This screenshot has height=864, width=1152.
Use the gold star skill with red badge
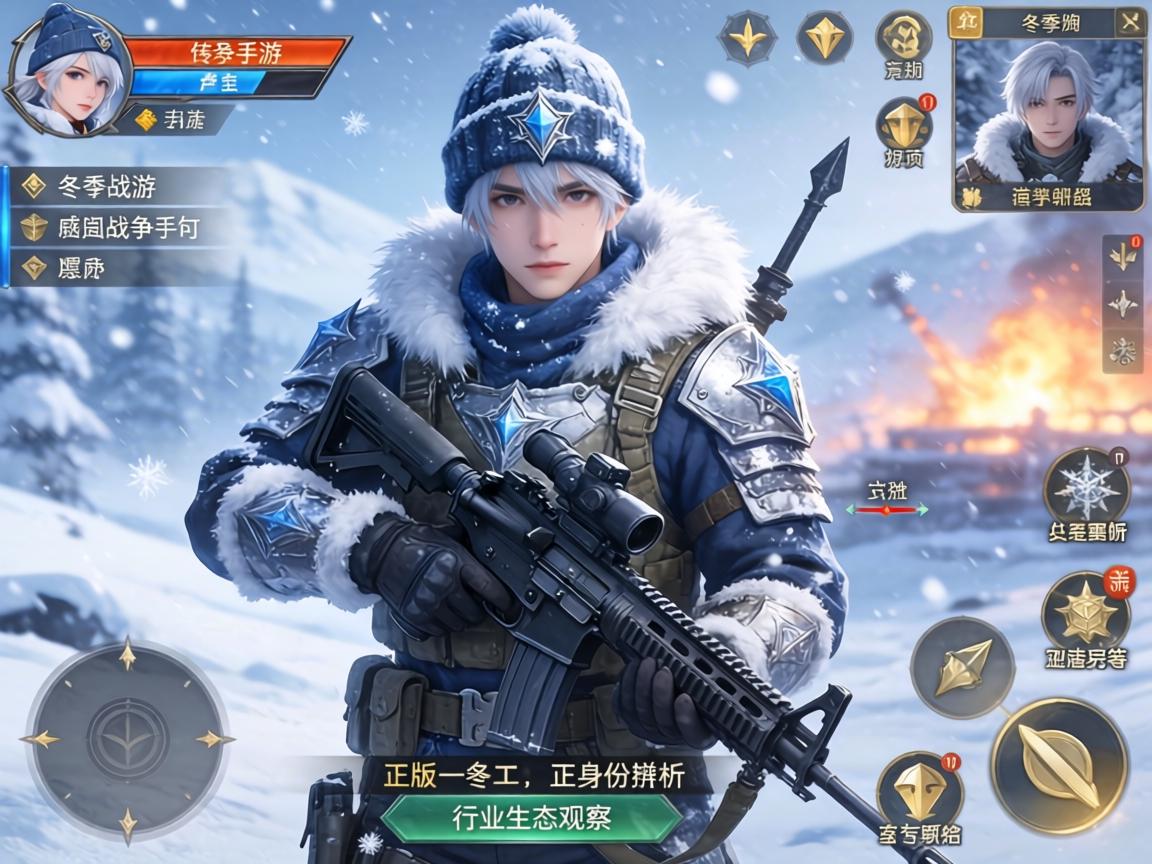coord(1086,612)
